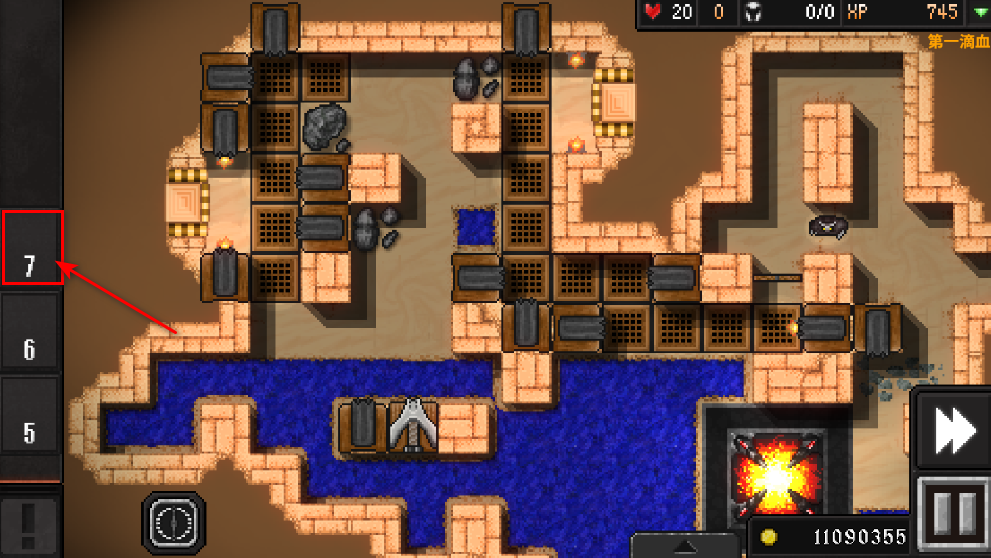The height and width of the screenshot is (558, 991).
Task: Open the green arrow dropdown
Action: (x=978, y=12)
